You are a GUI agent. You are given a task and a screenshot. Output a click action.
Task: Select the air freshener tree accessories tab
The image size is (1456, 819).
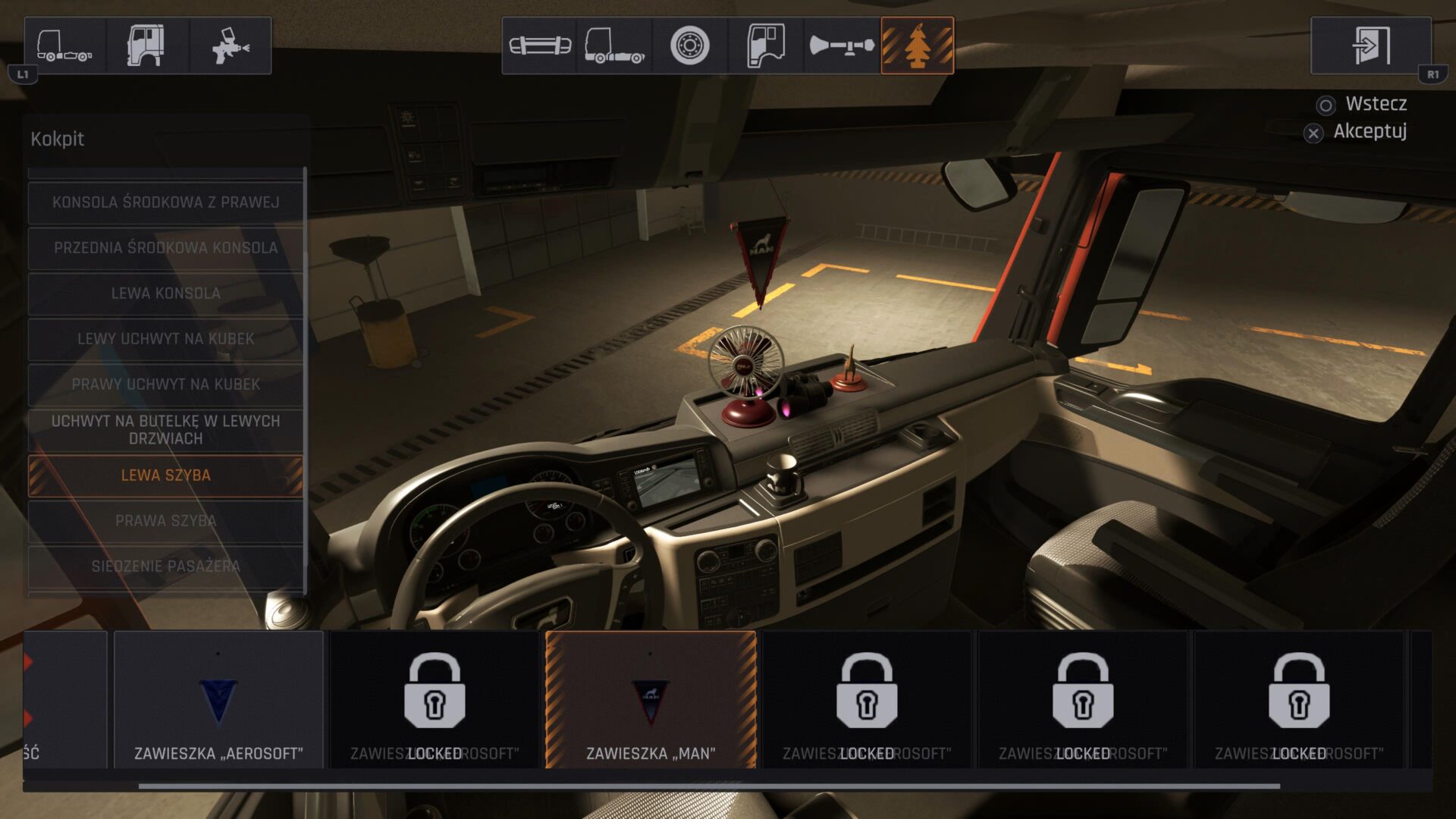[917, 45]
